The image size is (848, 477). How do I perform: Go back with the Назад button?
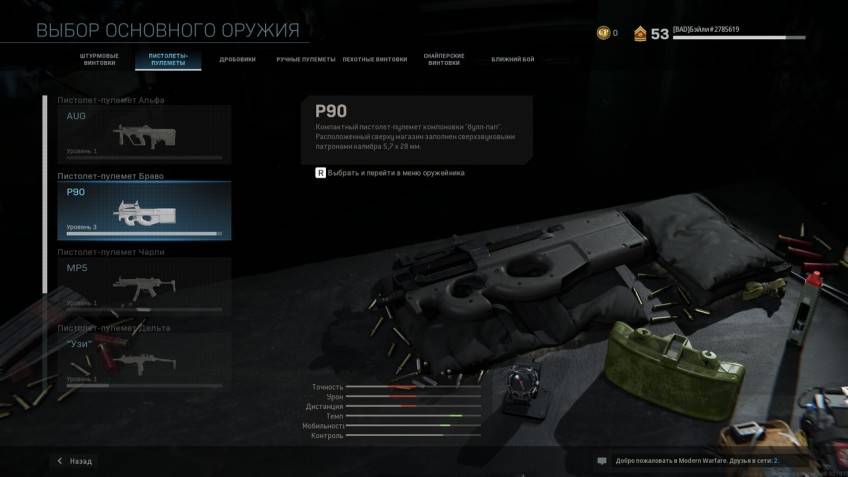[75, 461]
